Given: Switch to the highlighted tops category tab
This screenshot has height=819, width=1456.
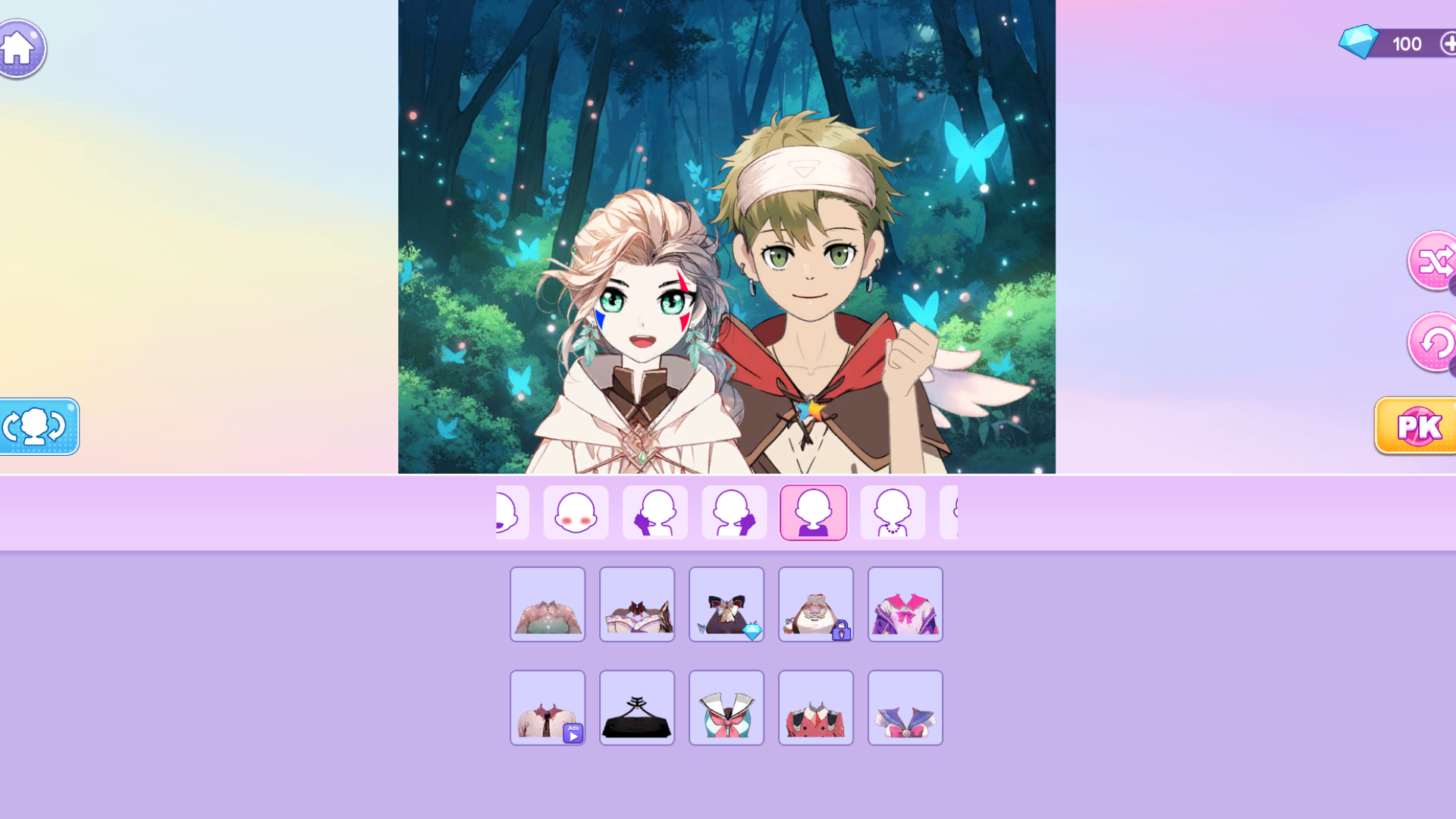Looking at the screenshot, I should (813, 513).
